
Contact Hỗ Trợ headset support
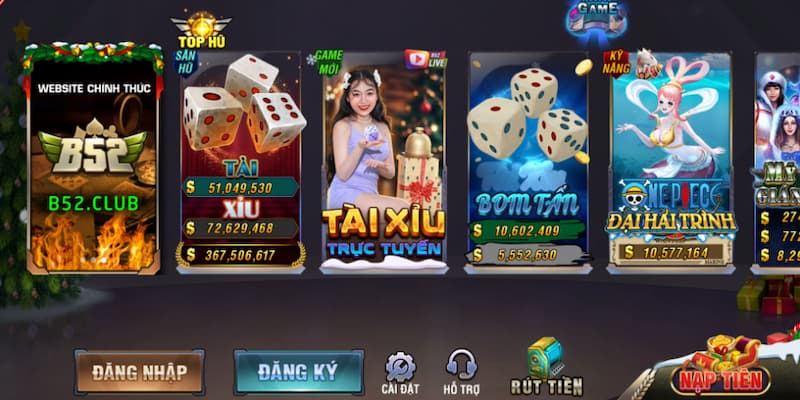click(461, 372)
